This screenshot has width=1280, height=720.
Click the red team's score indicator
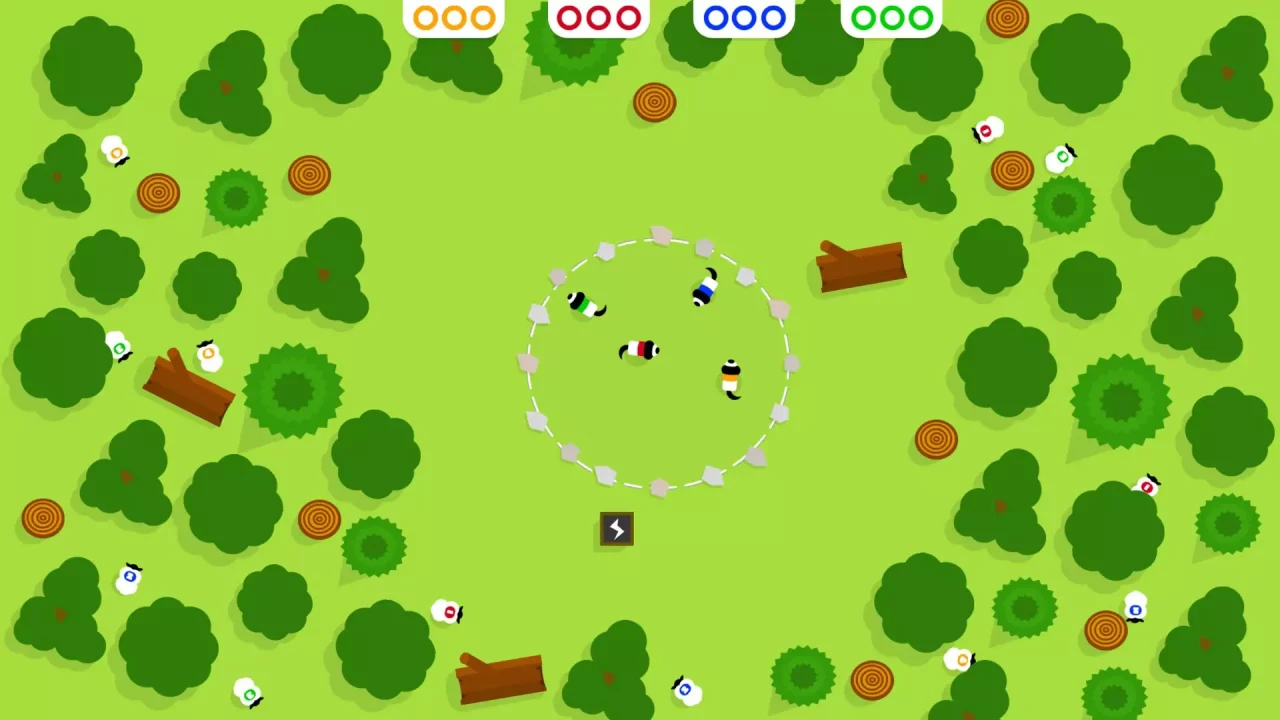tap(597, 17)
